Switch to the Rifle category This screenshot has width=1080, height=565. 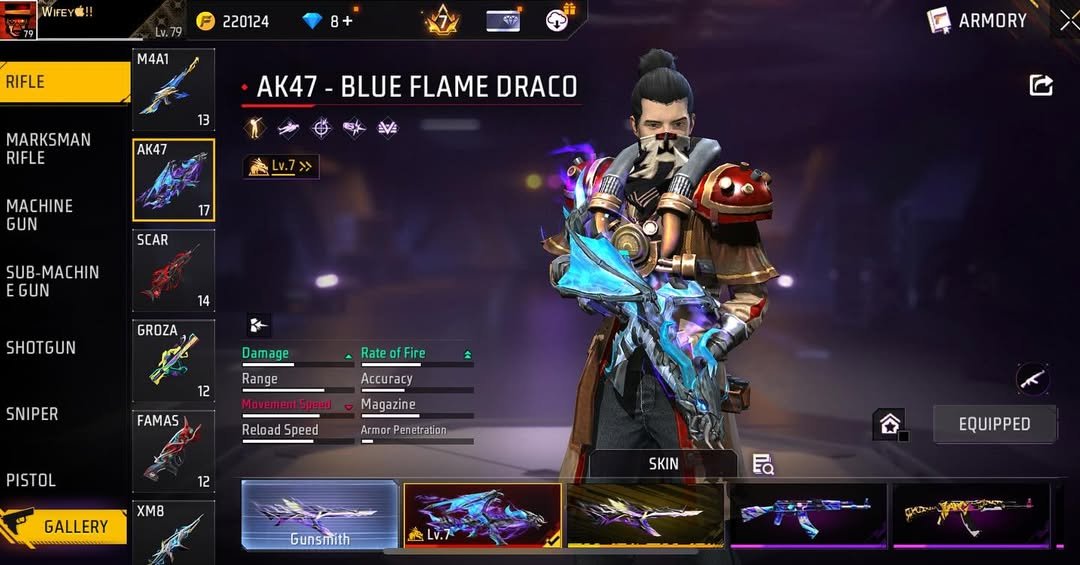coord(60,82)
